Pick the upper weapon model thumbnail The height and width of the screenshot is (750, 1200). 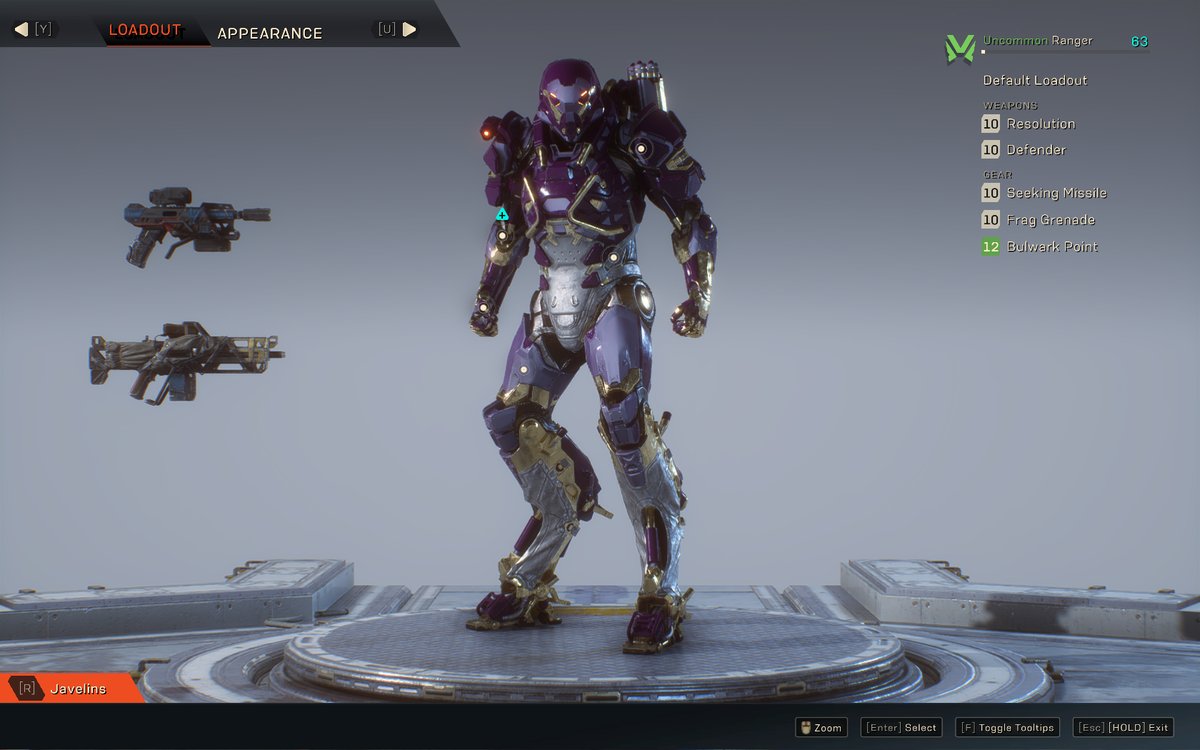coord(196,224)
